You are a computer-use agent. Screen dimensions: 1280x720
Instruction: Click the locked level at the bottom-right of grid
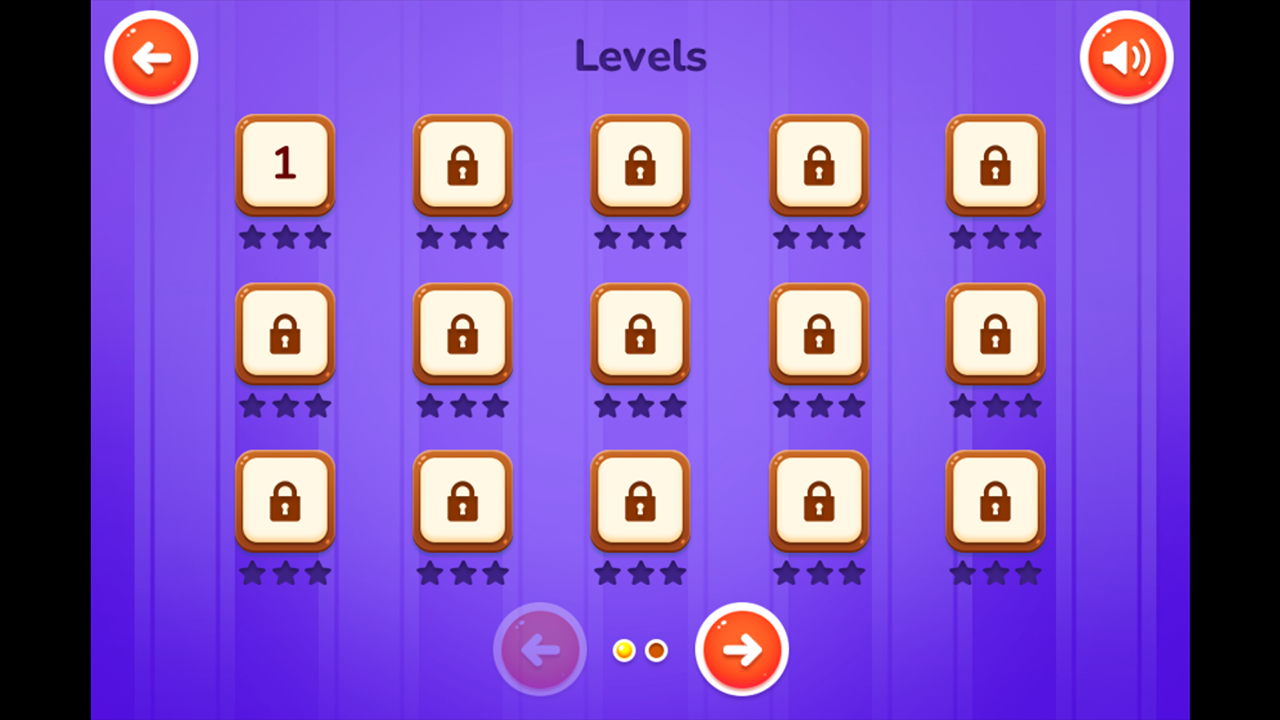[996, 502]
